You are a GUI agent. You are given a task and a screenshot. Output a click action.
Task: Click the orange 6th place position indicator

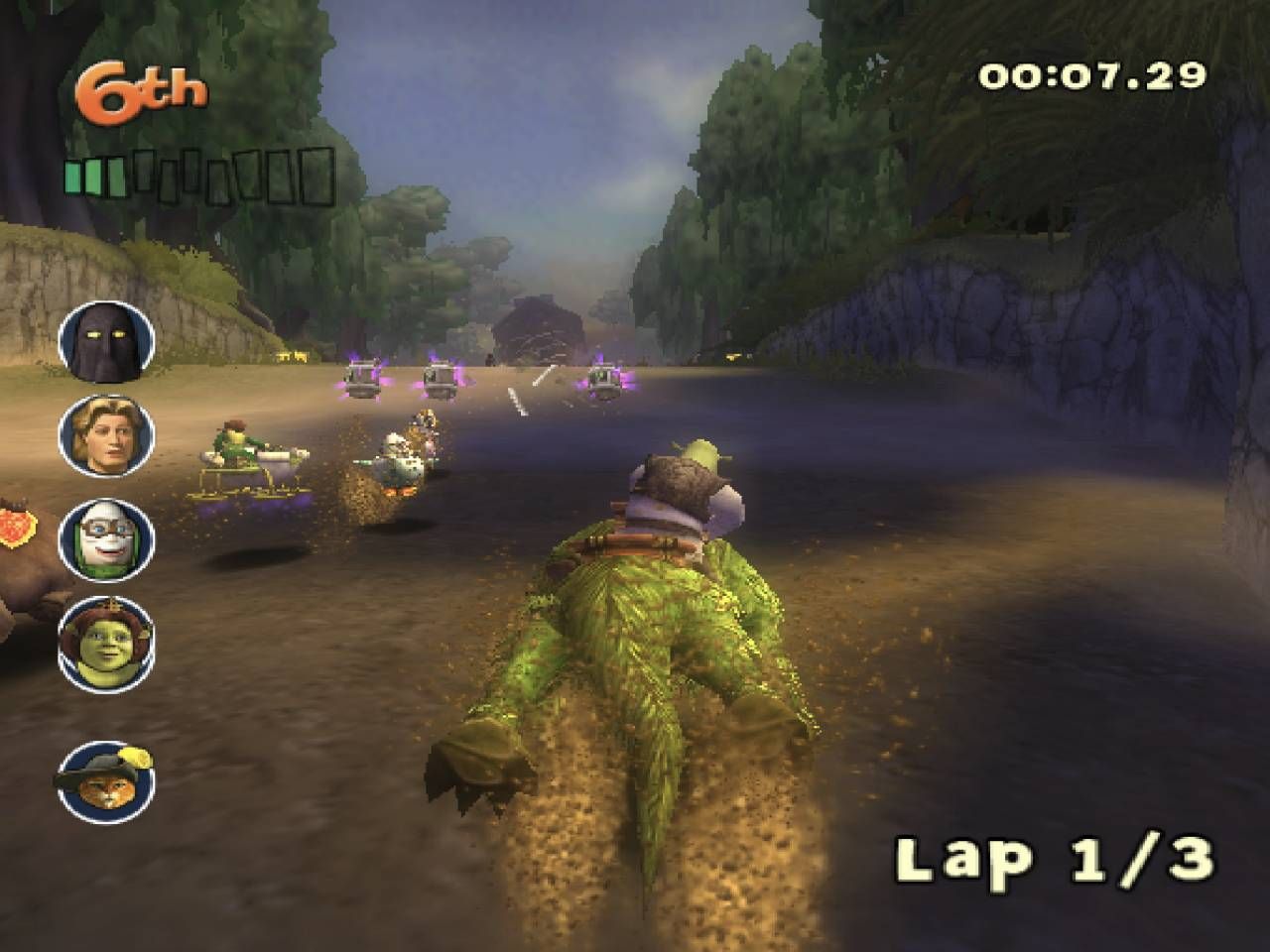tap(139, 87)
